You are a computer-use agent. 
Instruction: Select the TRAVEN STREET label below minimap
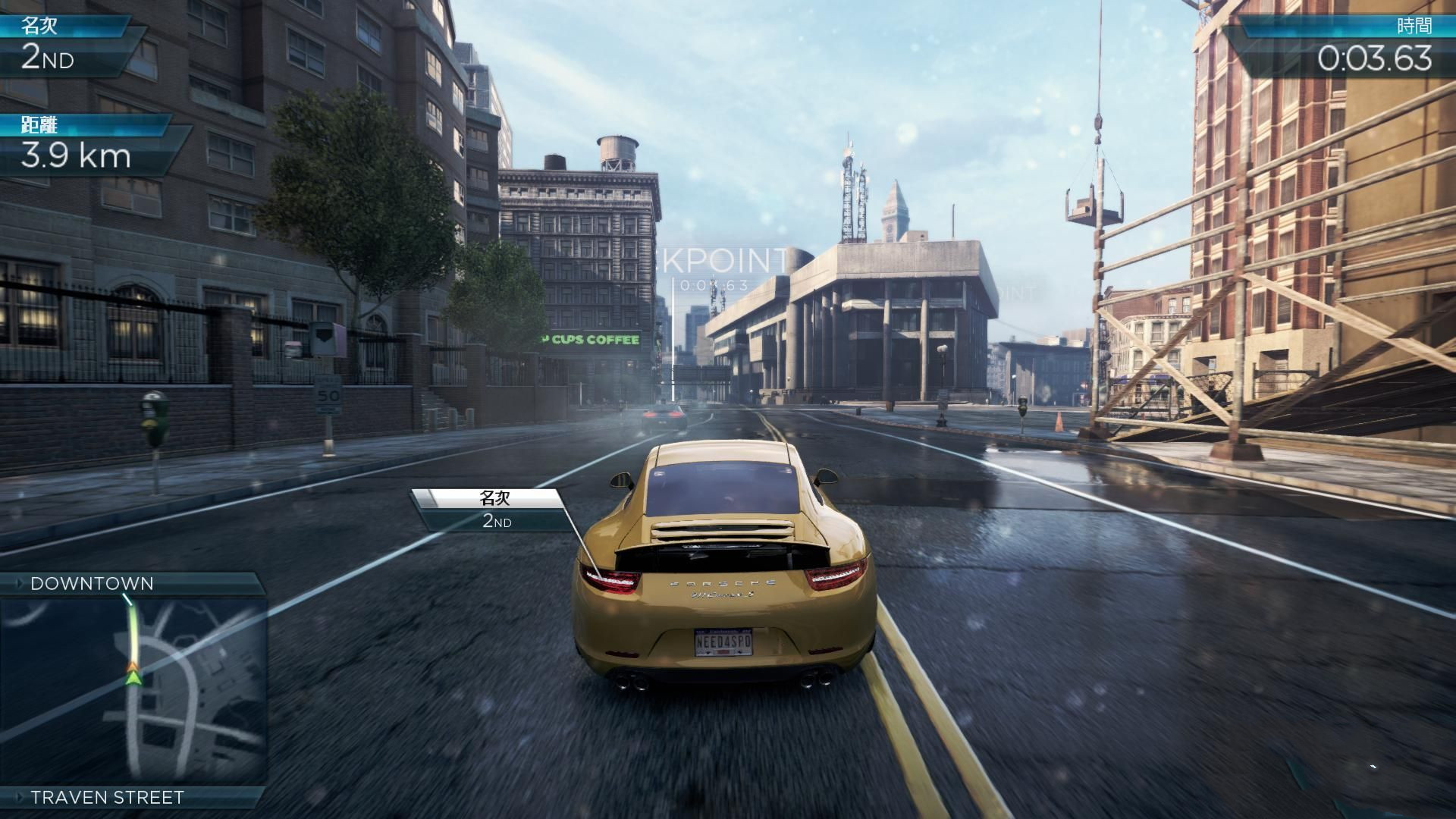[x=107, y=797]
